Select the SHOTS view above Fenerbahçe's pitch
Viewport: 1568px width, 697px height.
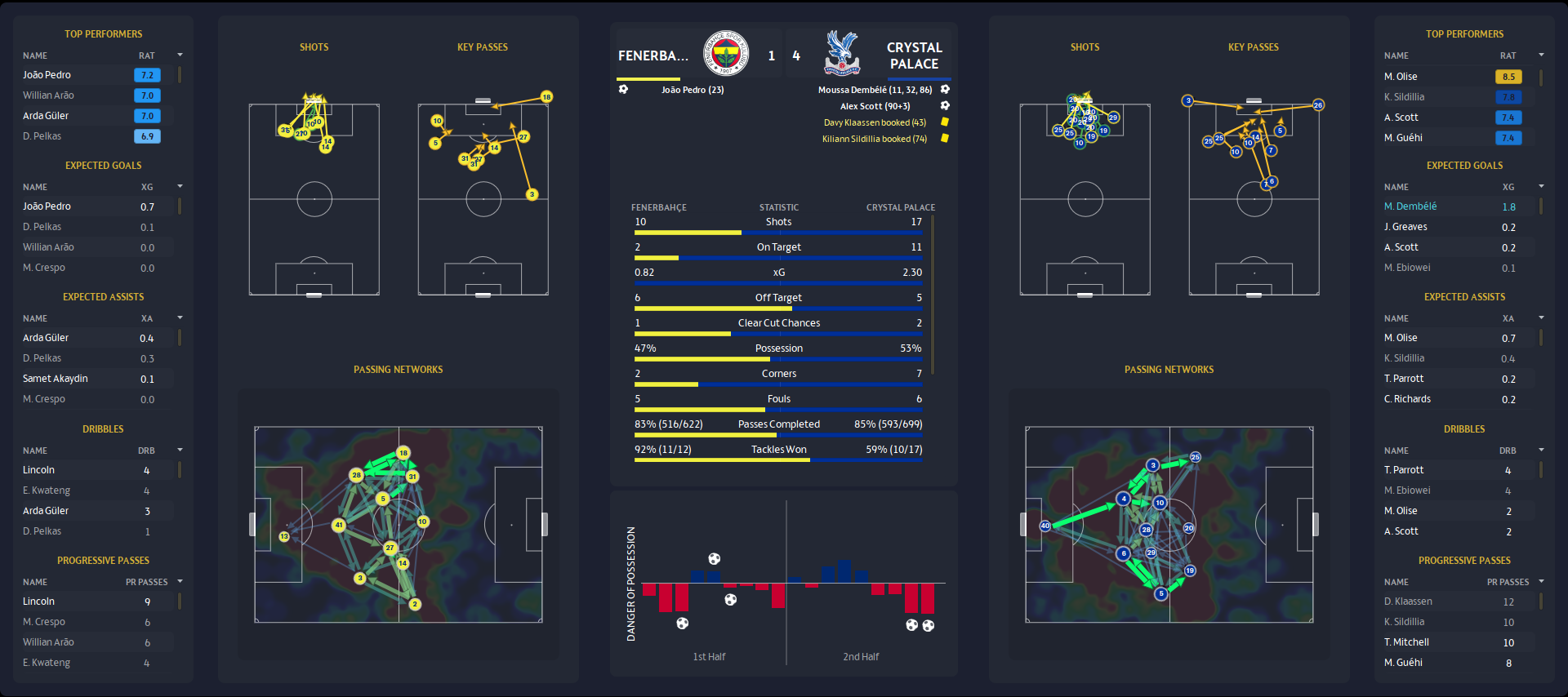(x=314, y=47)
